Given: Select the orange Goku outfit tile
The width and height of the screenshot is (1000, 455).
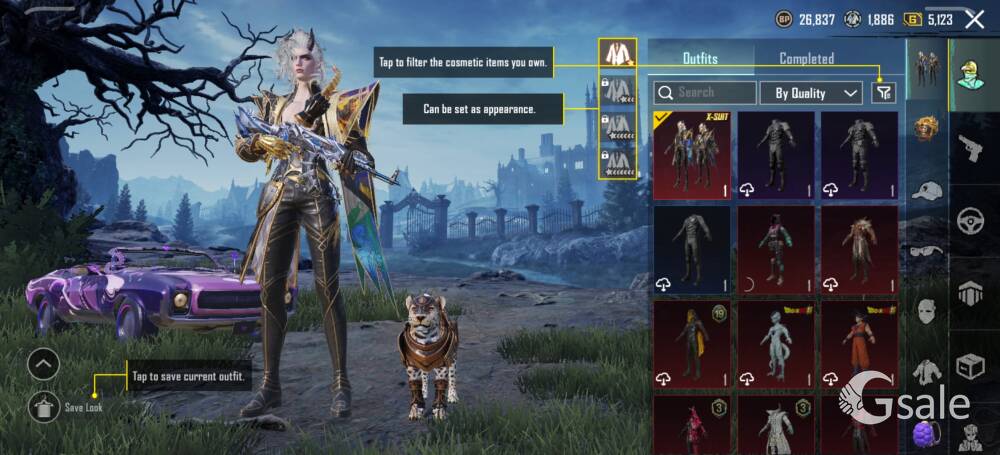Looking at the screenshot, I should [859, 344].
